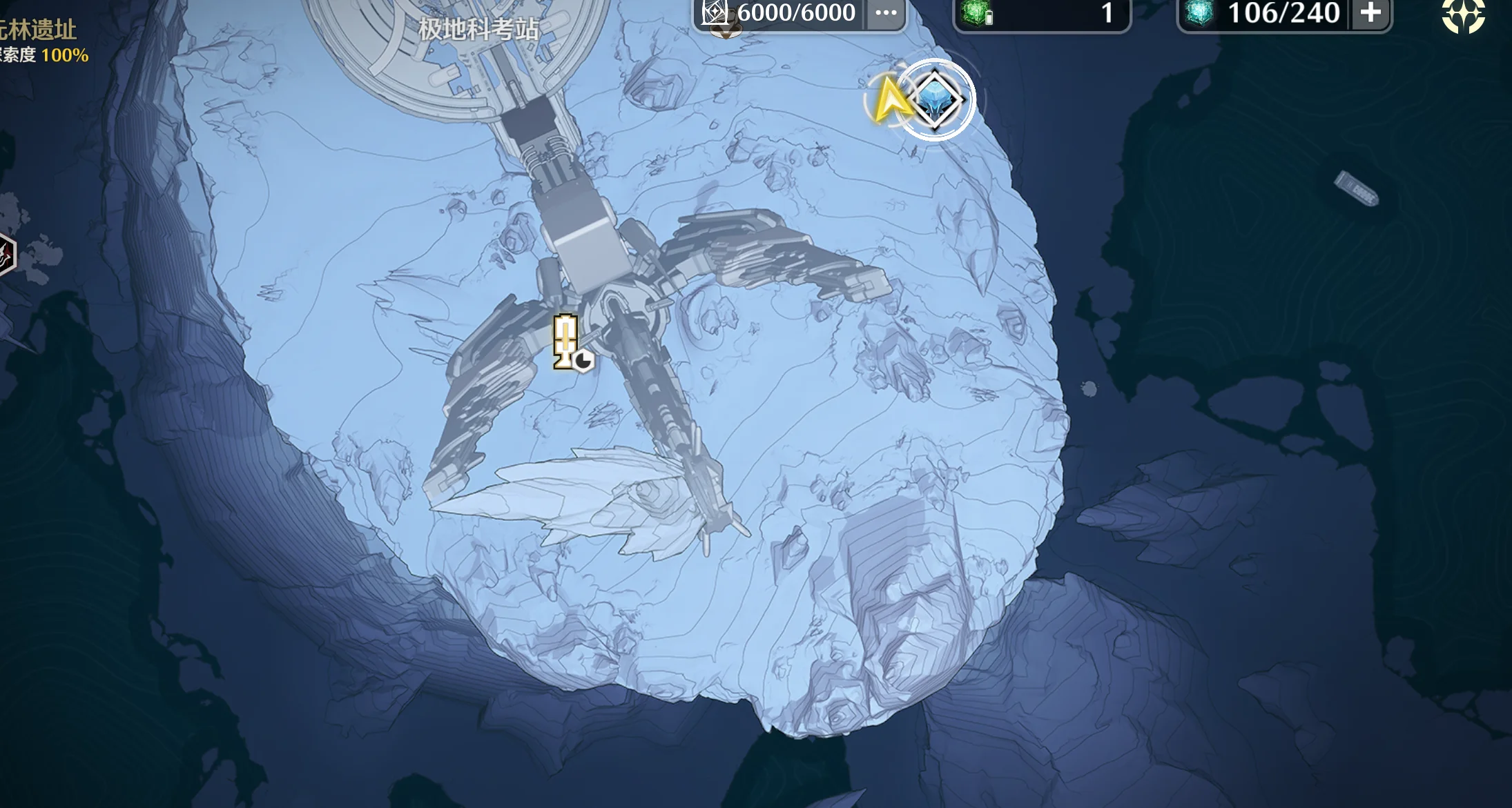This screenshot has width=1512, height=808.
Task: Select the blue crystal diamond map marker
Action: [936, 100]
